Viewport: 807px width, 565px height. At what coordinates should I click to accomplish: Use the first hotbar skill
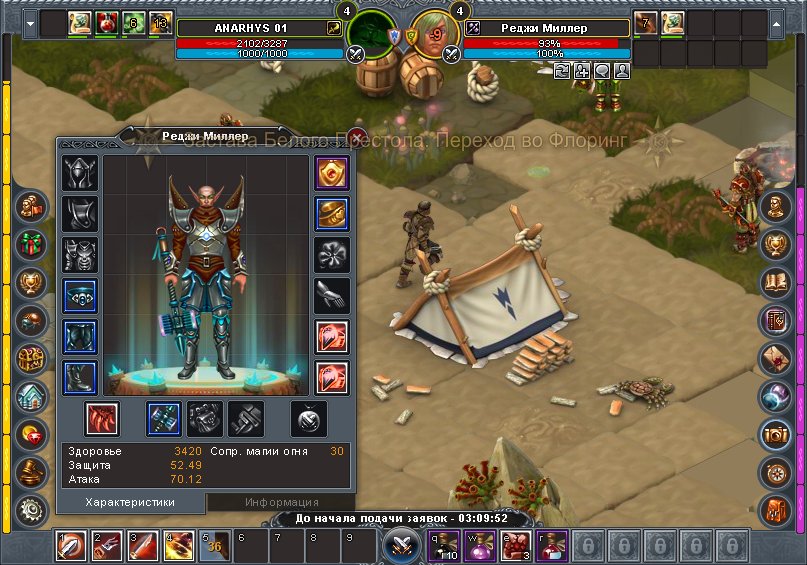pos(71,547)
